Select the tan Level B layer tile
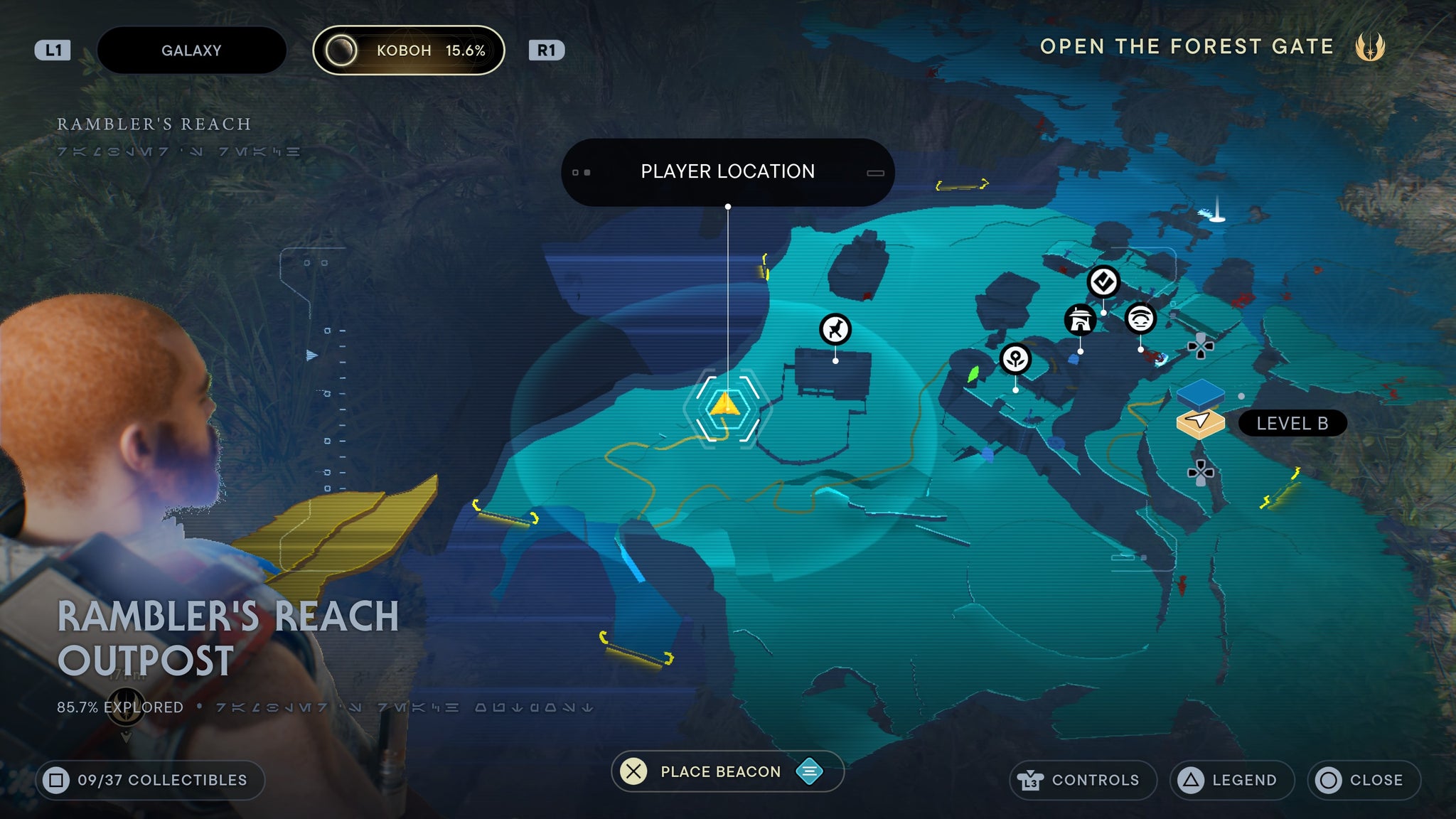Viewport: 1456px width, 819px height. tap(1200, 422)
